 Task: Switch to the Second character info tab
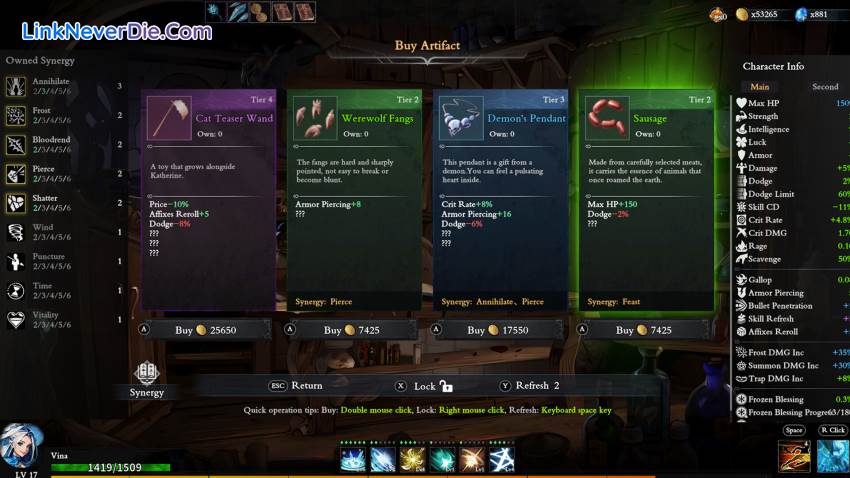(825, 87)
